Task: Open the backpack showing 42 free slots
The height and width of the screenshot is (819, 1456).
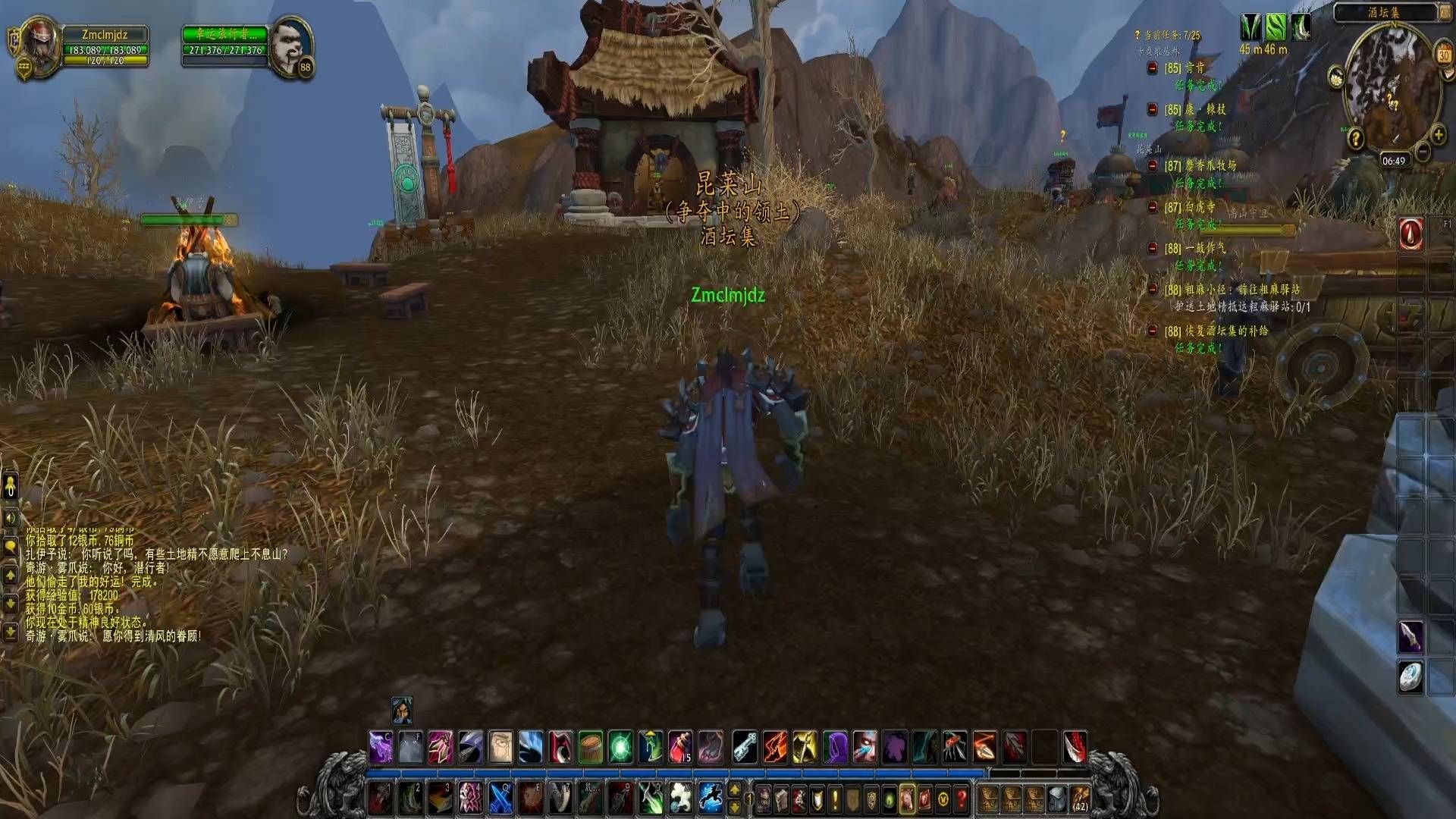Action: (1079, 799)
